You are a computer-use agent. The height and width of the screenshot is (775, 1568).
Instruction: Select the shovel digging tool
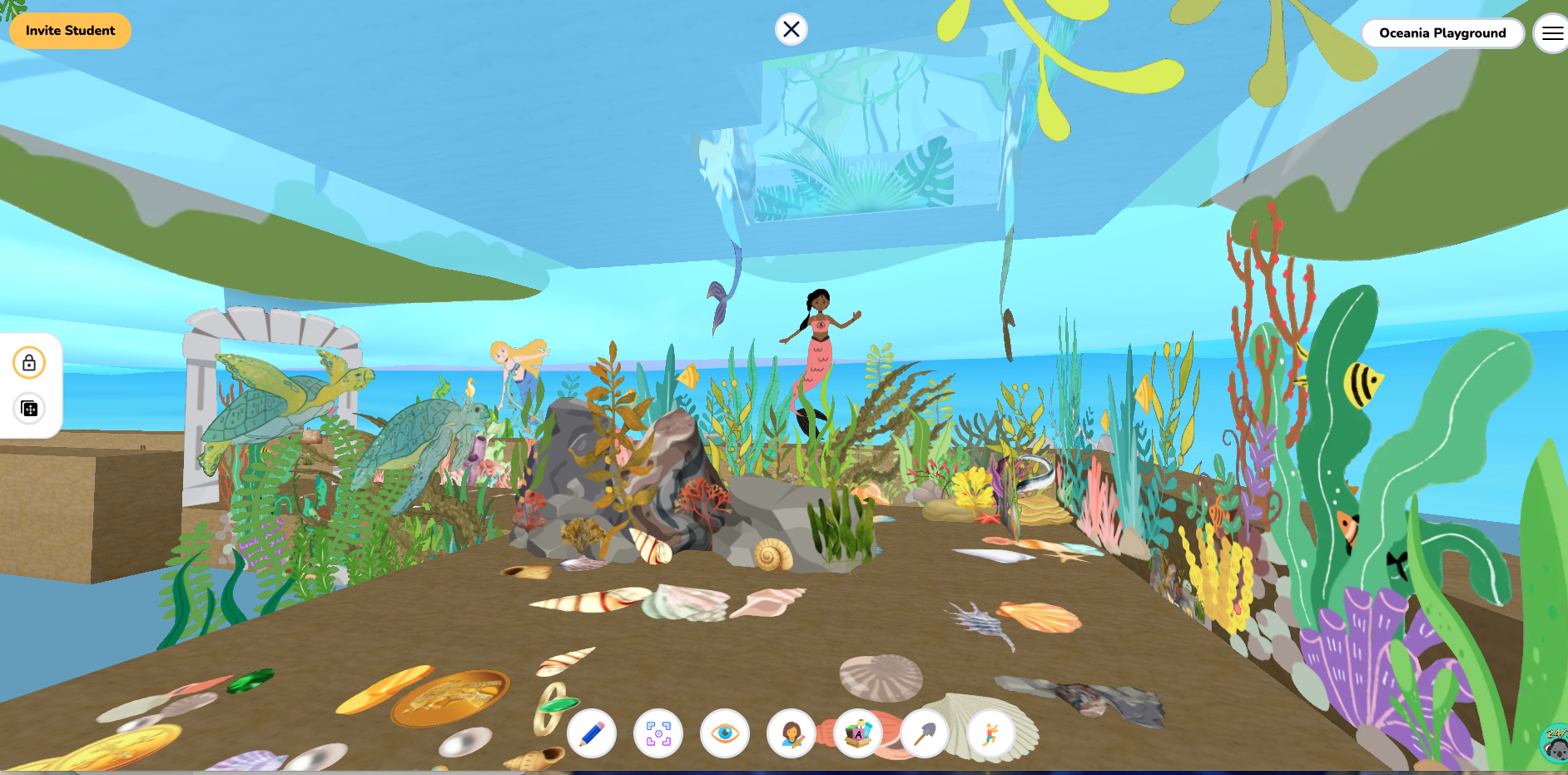pyautogui.click(x=925, y=734)
